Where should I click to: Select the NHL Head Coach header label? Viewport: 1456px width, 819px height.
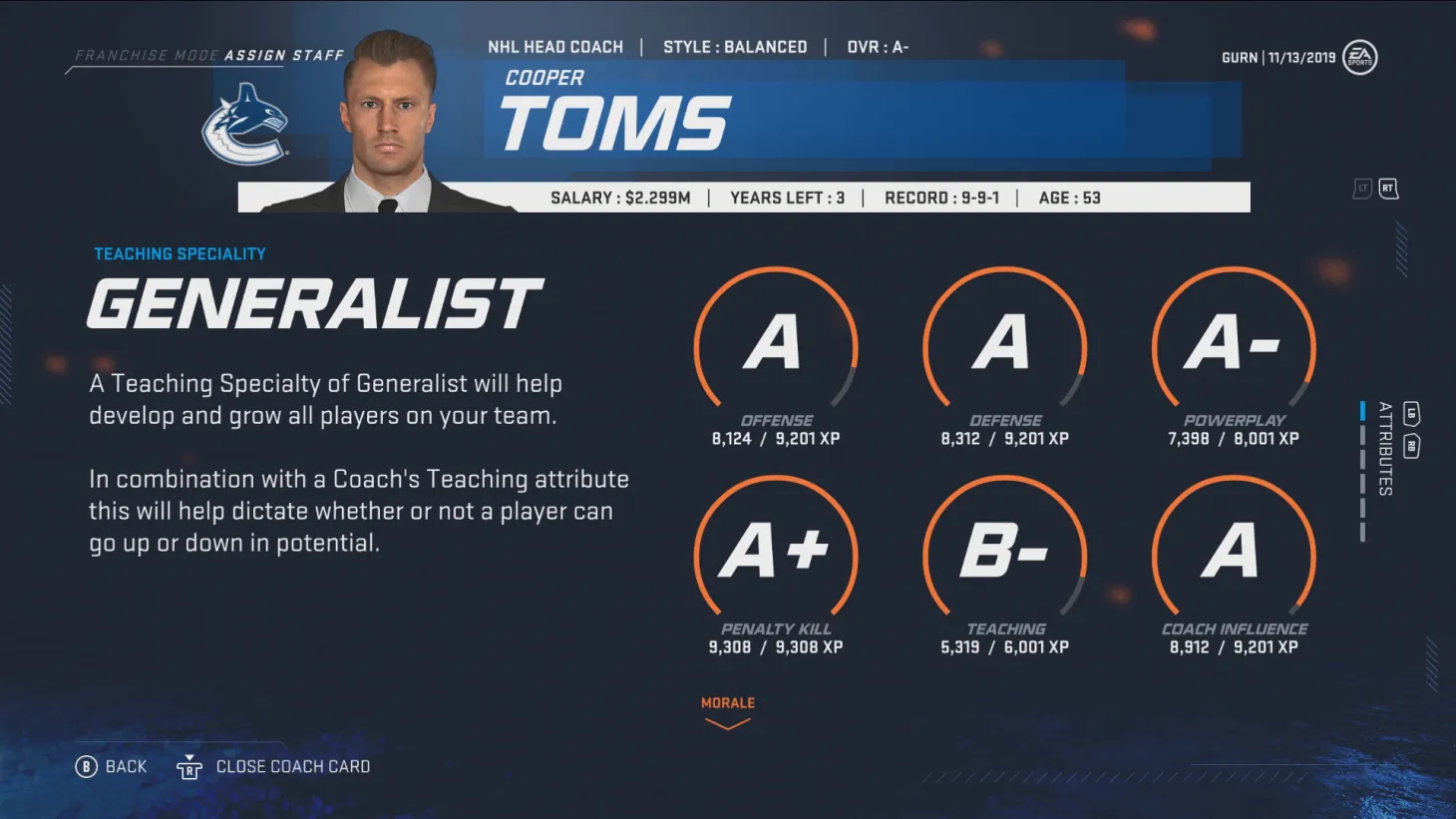pos(555,46)
